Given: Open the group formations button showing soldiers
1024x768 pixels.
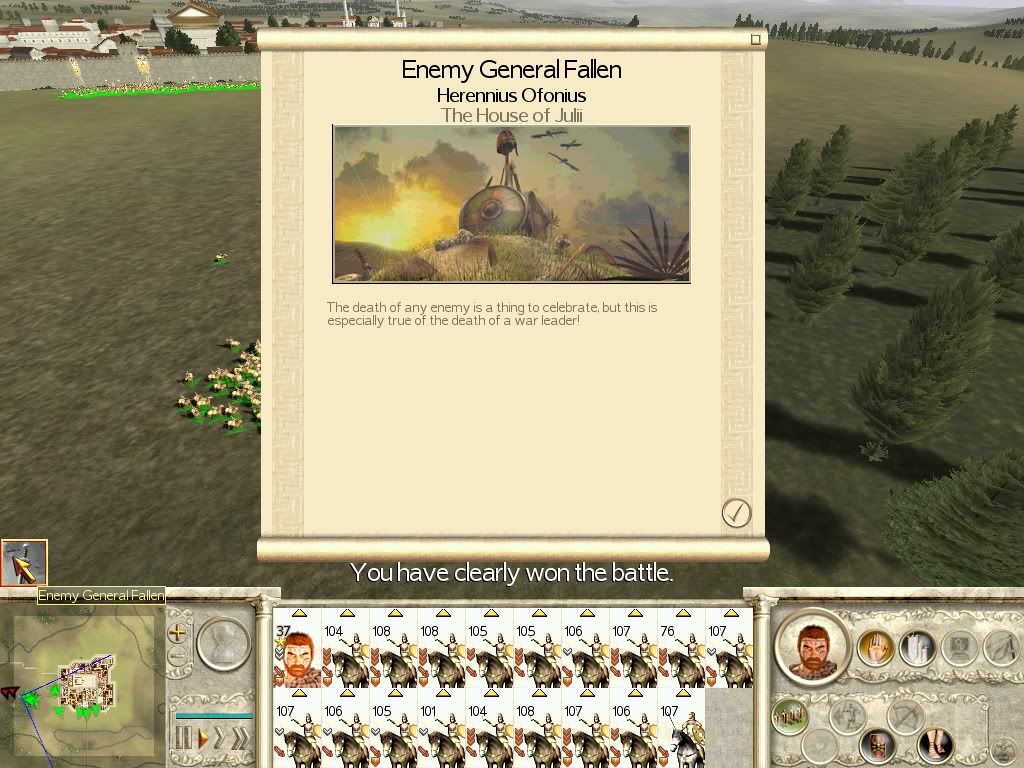Looking at the screenshot, I should (x=789, y=716).
